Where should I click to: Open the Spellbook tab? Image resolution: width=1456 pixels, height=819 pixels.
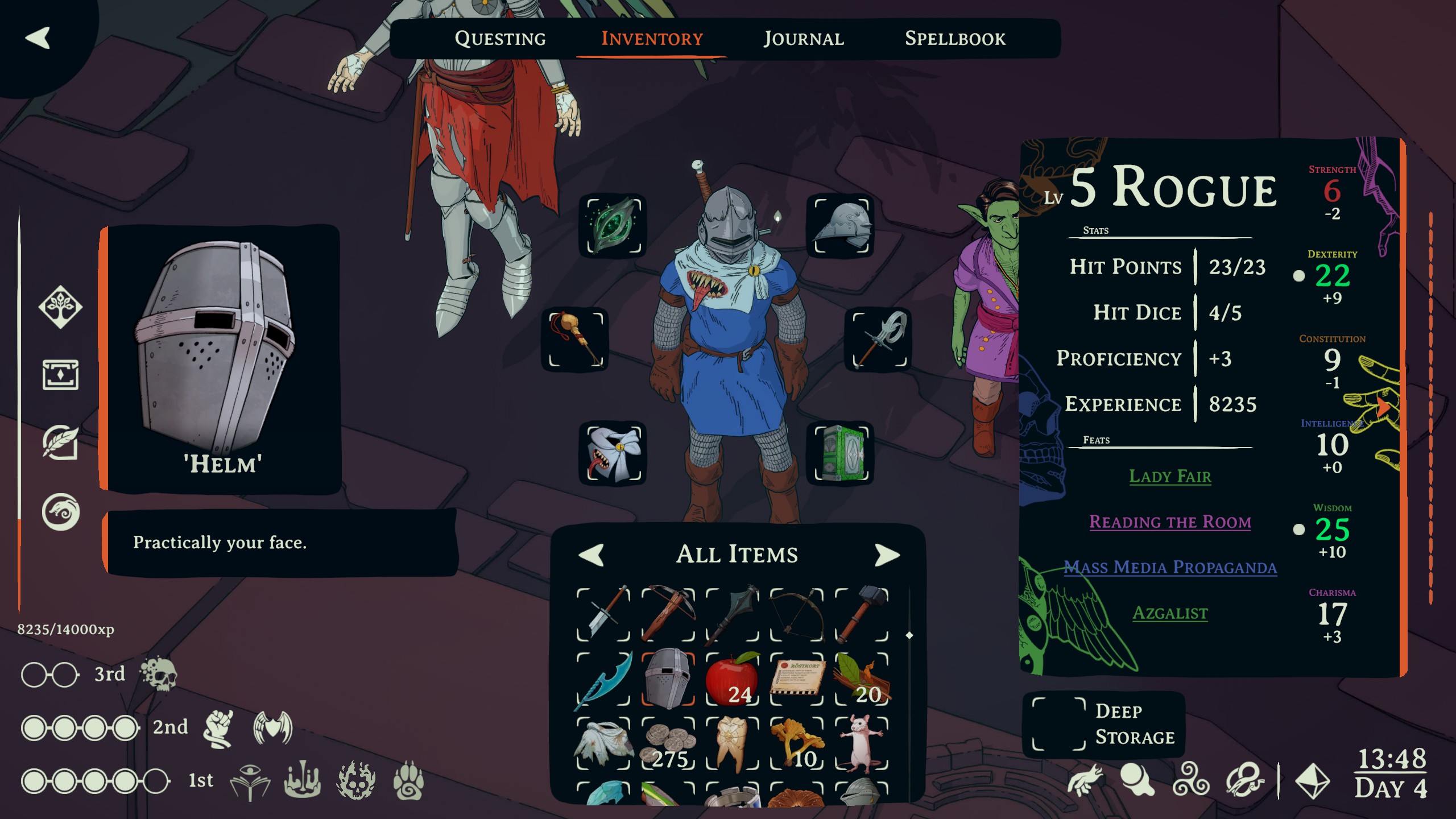point(955,39)
